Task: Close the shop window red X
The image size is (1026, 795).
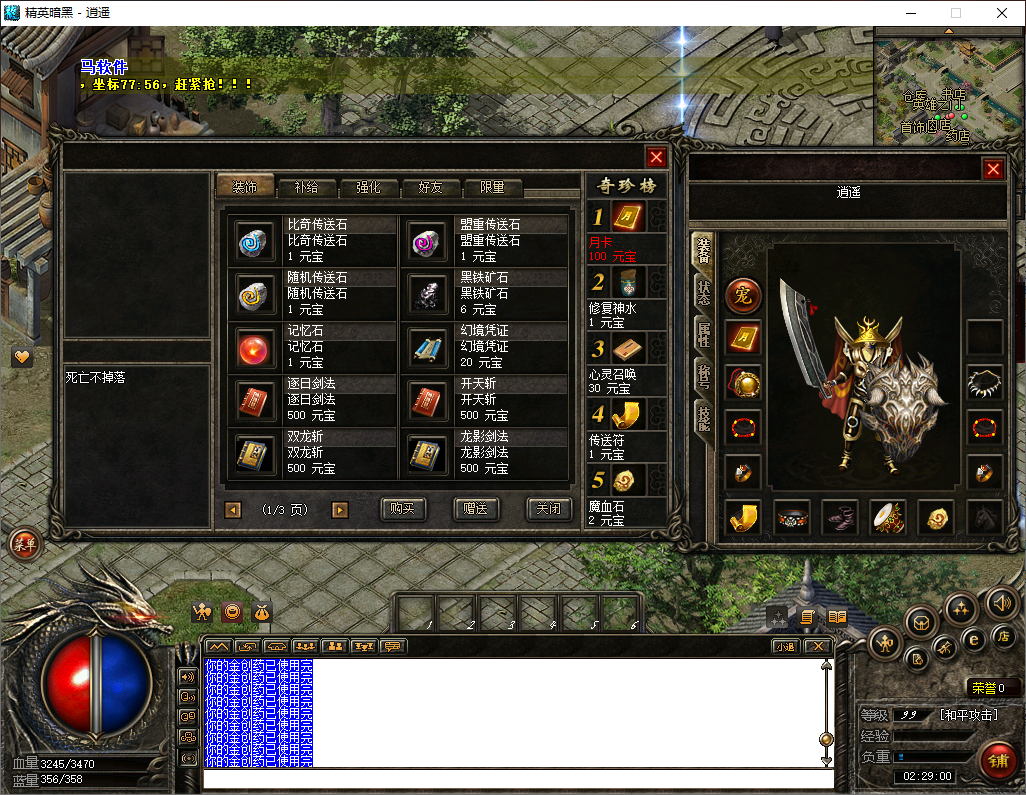Action: tap(656, 157)
